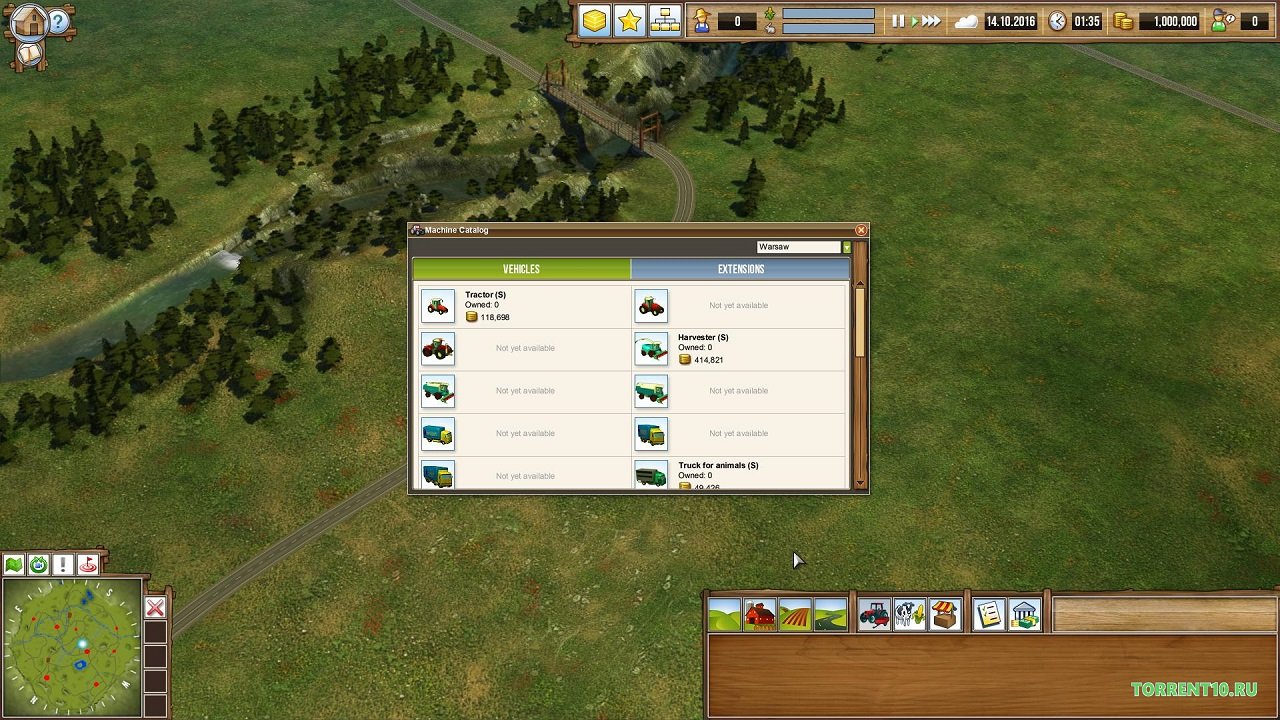Click the minimap

click(x=72, y=645)
